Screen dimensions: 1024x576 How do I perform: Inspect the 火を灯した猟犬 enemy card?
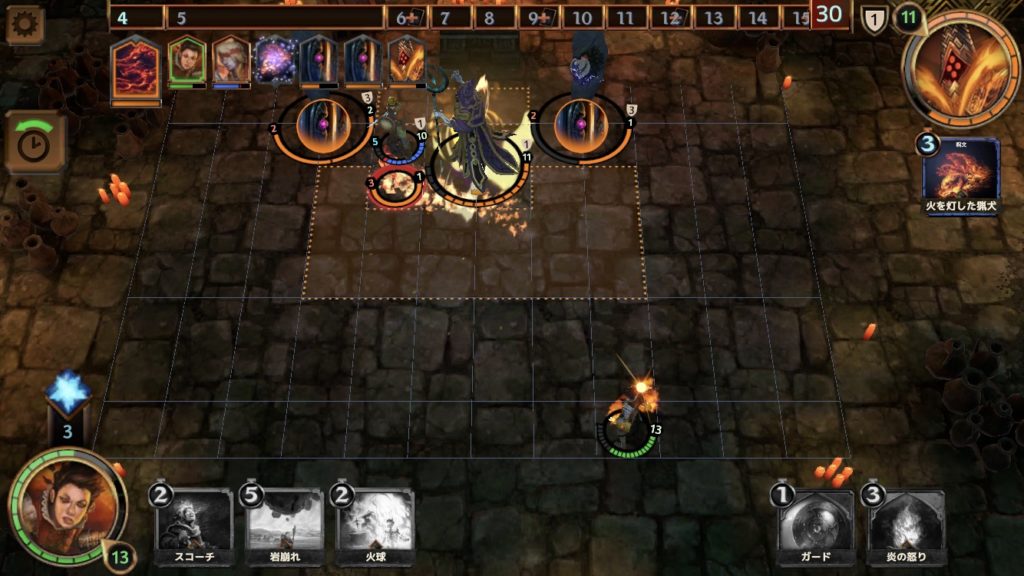point(961,175)
